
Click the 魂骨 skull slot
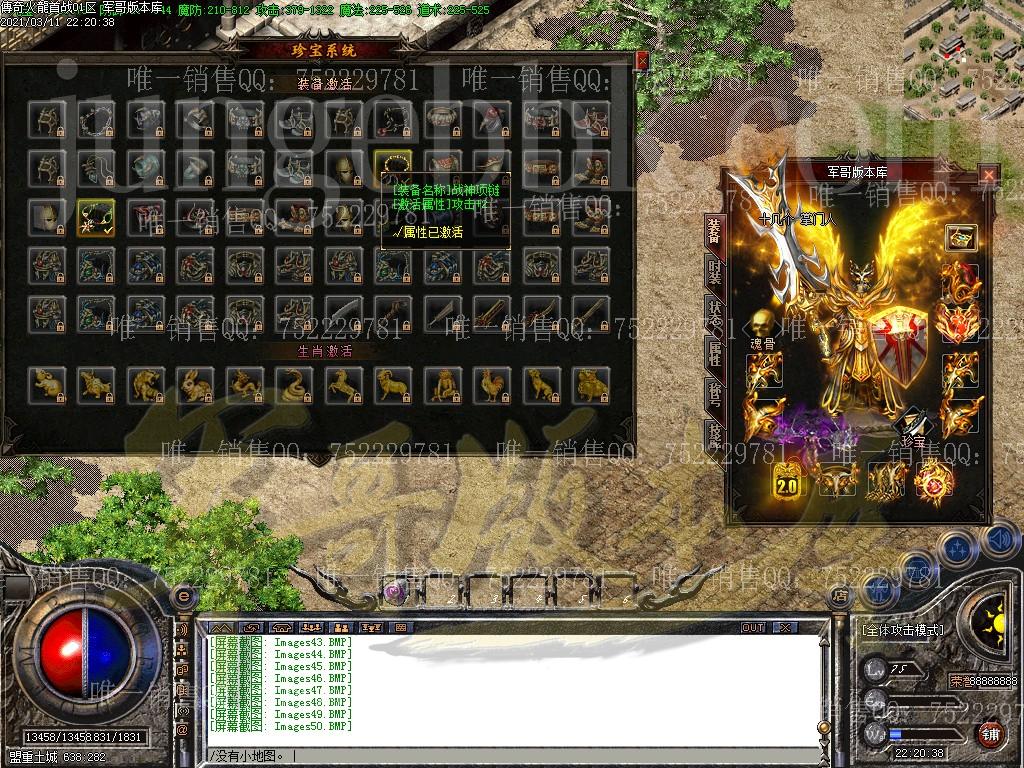coord(765,324)
